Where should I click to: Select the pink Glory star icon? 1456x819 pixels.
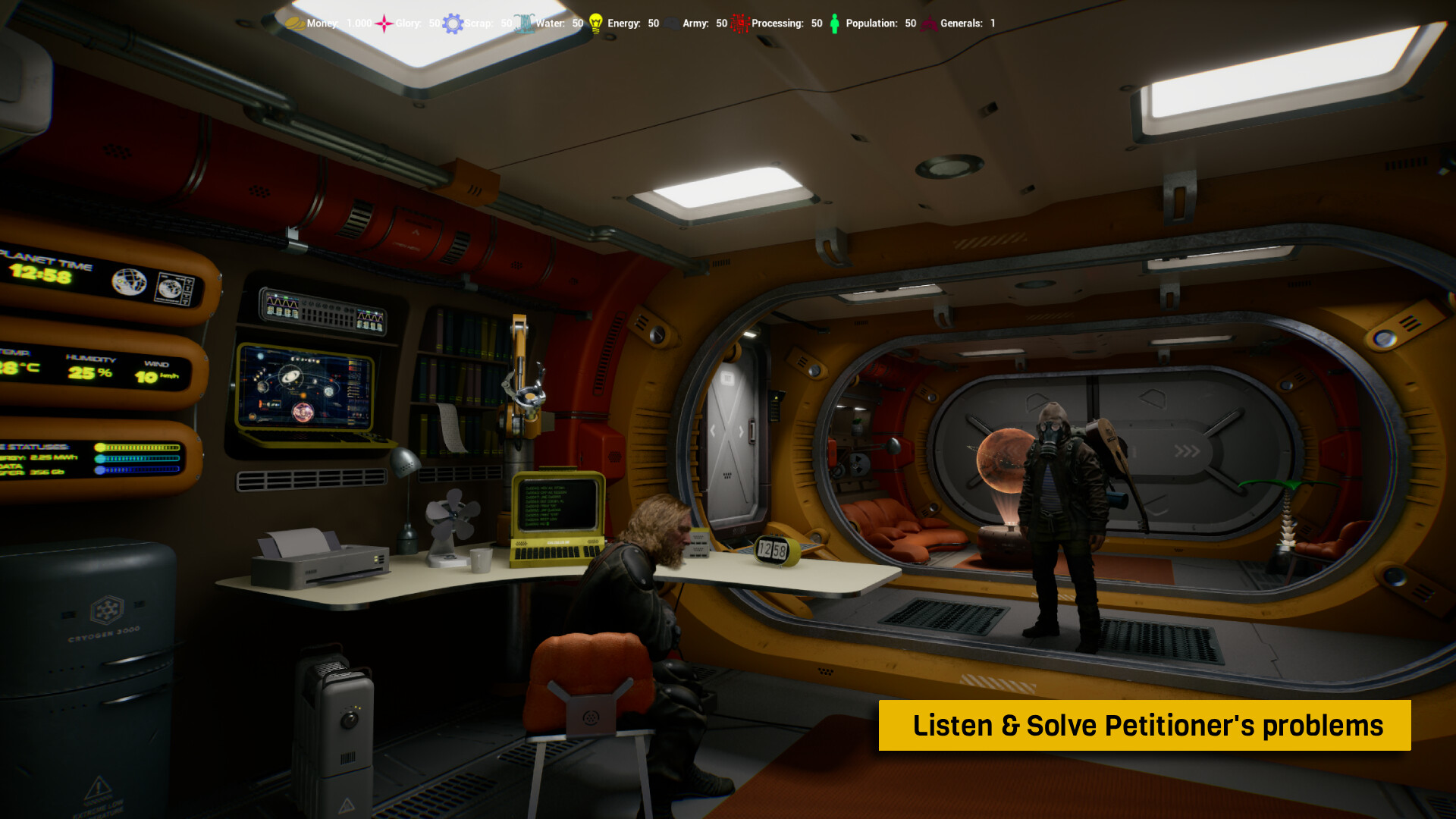[x=384, y=24]
